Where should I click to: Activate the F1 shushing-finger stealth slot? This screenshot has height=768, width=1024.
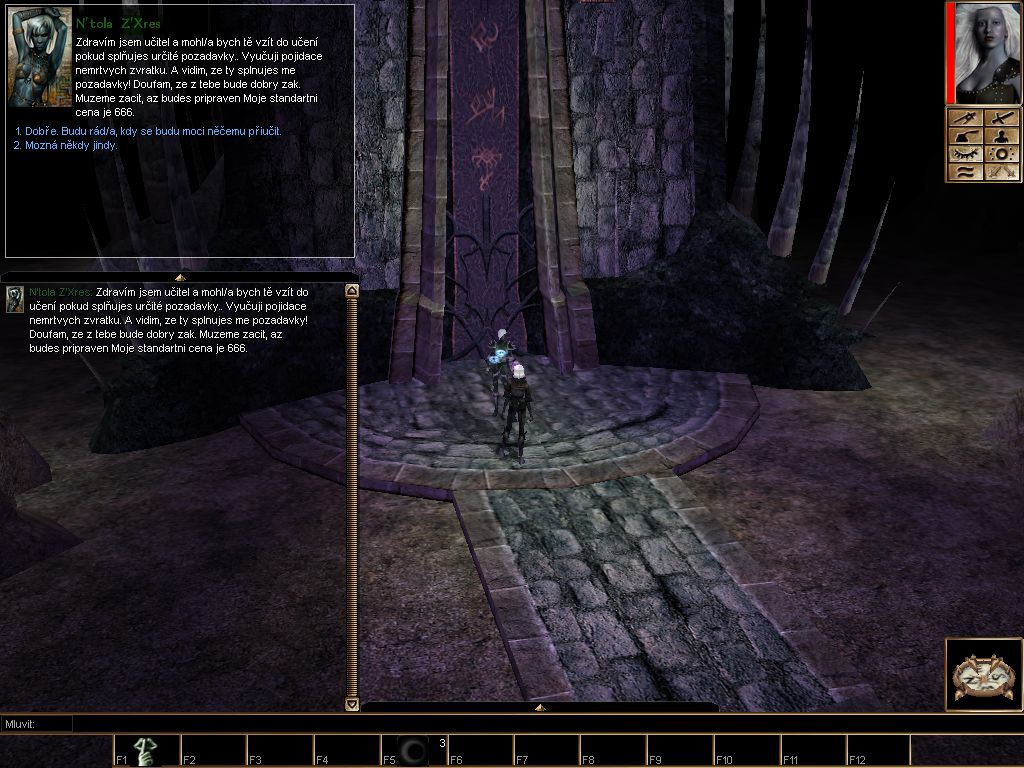click(x=146, y=751)
